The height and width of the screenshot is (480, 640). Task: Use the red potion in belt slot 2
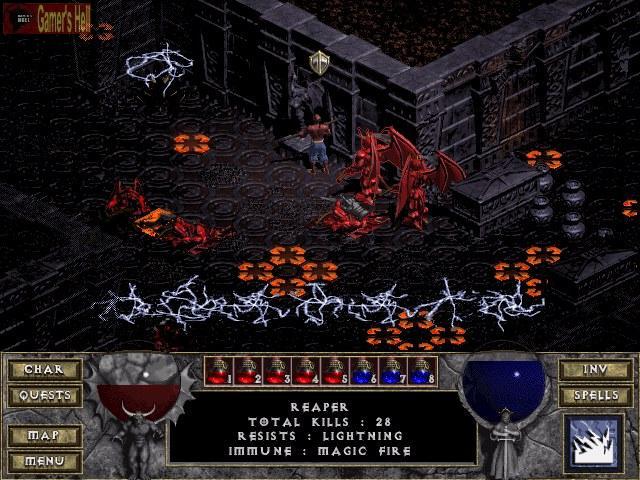(x=247, y=372)
